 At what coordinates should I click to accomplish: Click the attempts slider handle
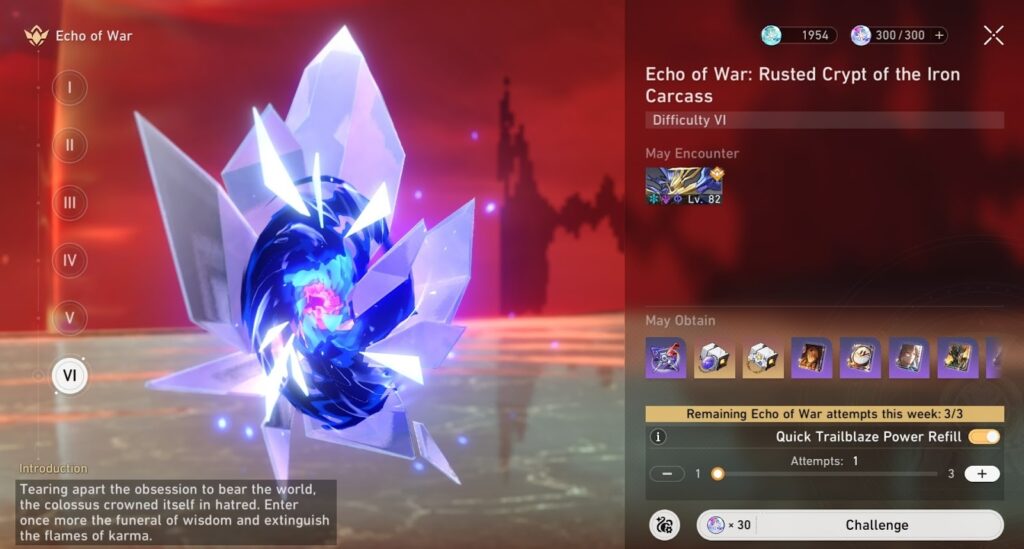click(x=717, y=474)
